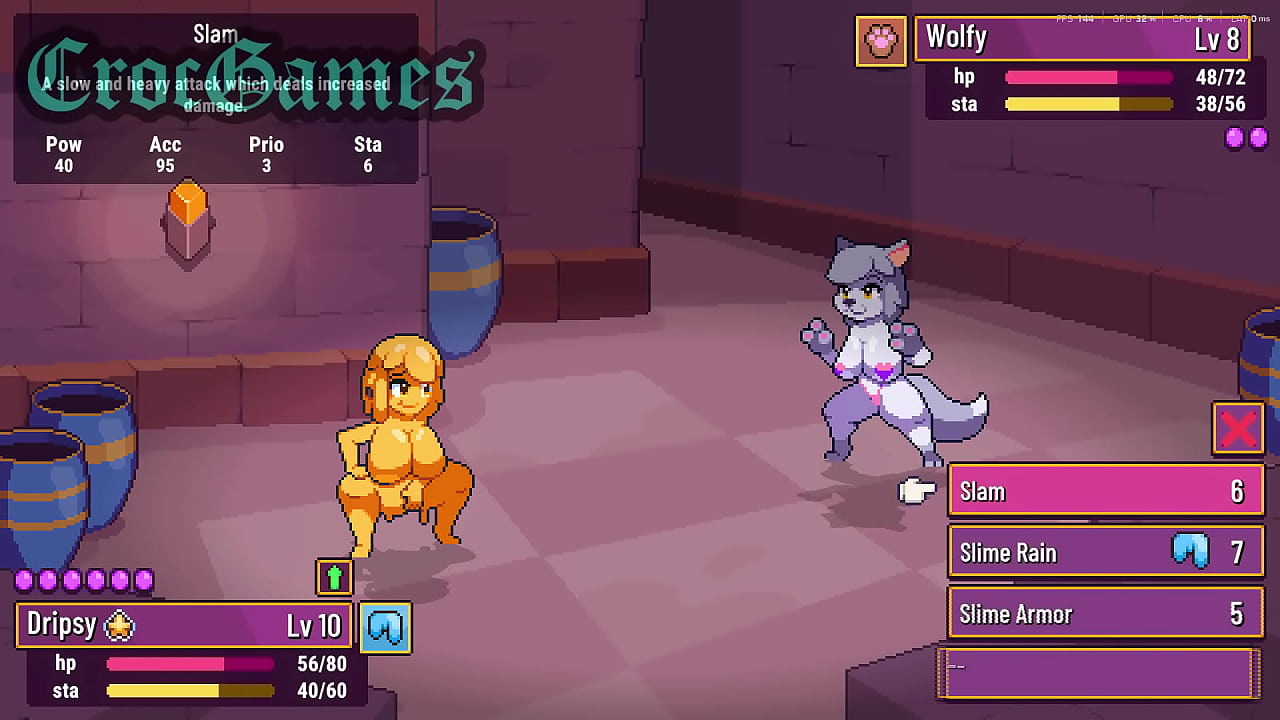Screen dimensions: 1280x720
Task: Click the green level-up arrow above Dripsy's nameplate
Action: tap(334, 577)
